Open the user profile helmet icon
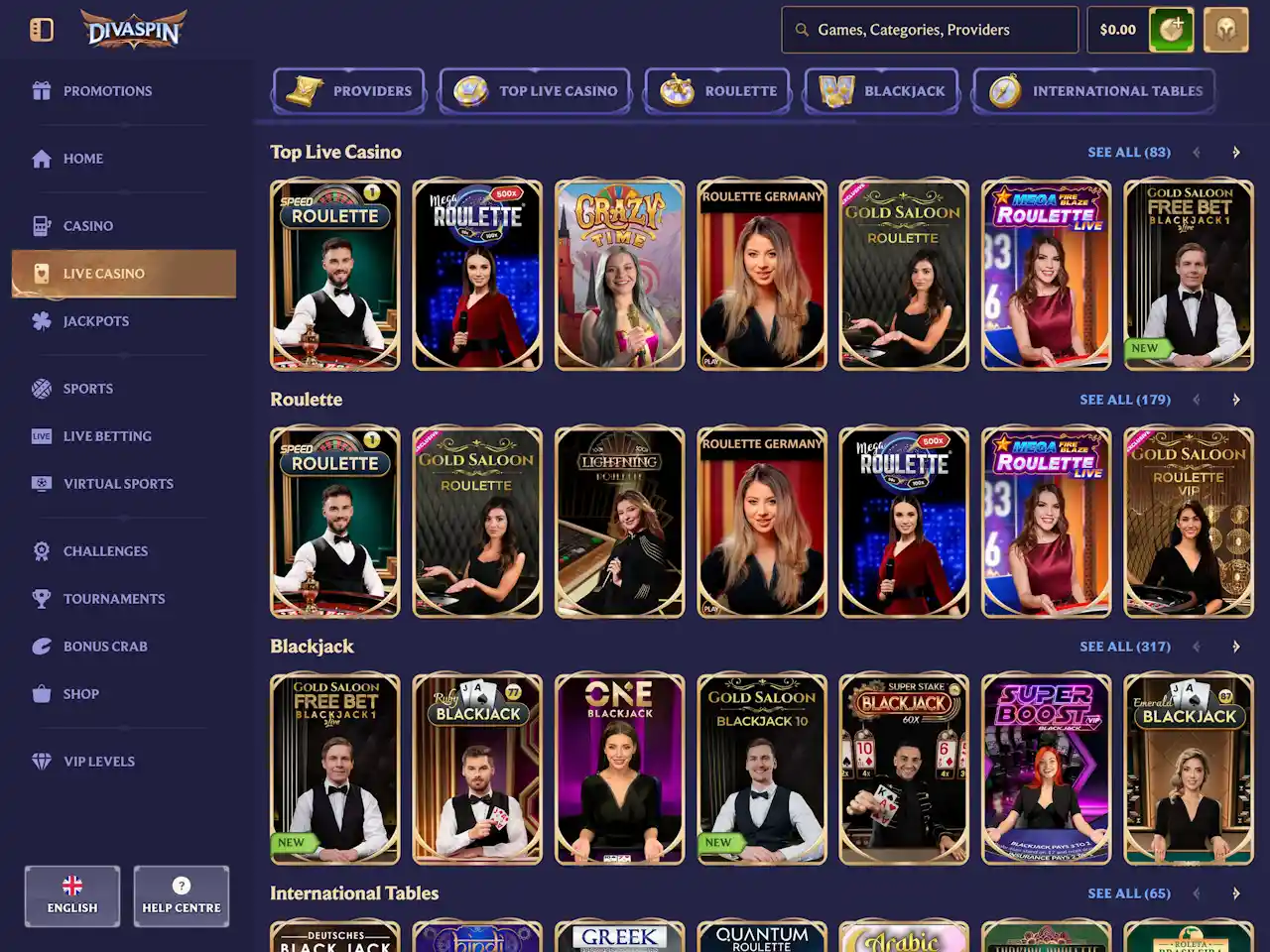1270x952 pixels. pyautogui.click(x=1225, y=30)
